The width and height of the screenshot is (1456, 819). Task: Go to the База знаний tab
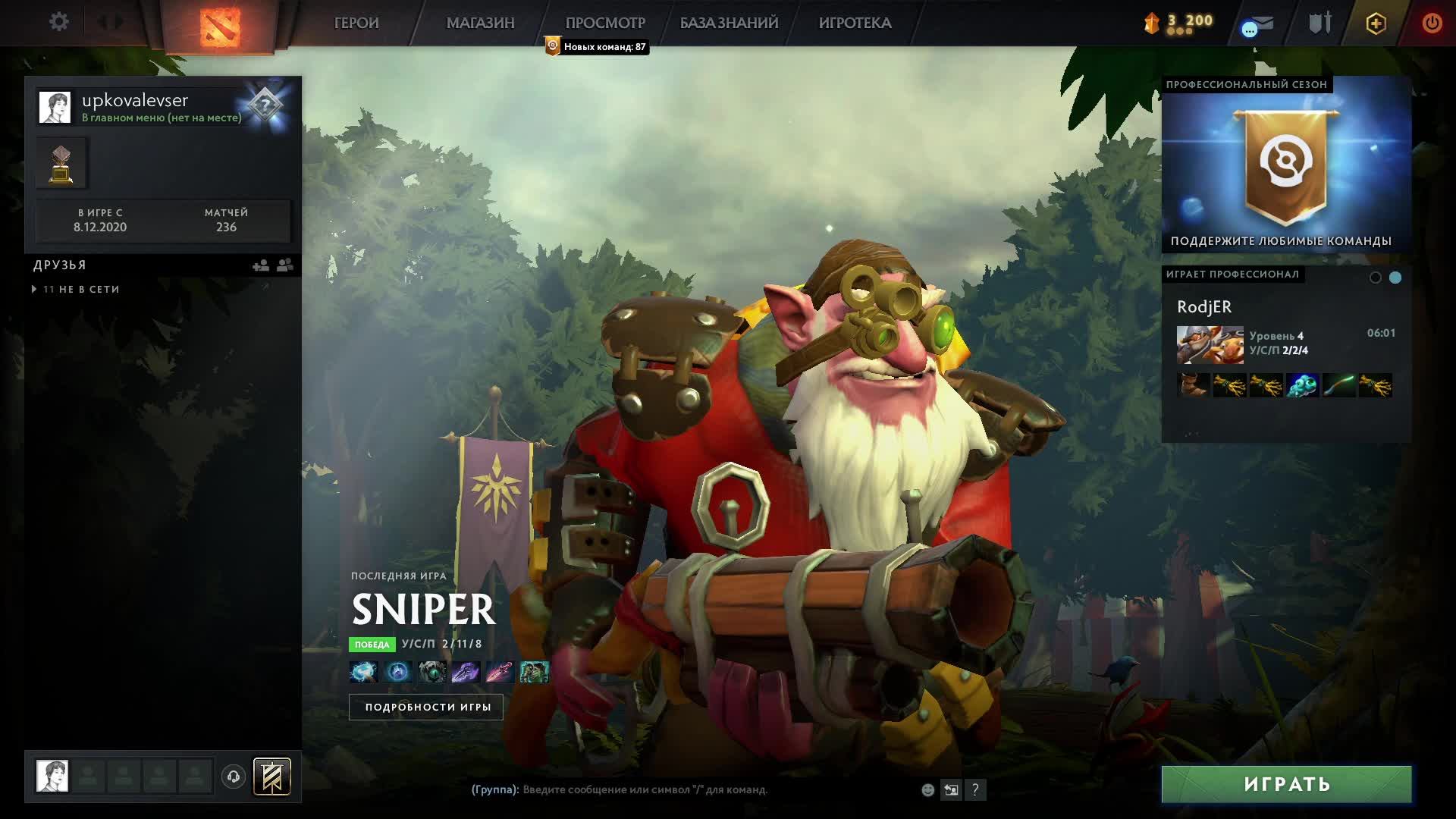point(729,23)
